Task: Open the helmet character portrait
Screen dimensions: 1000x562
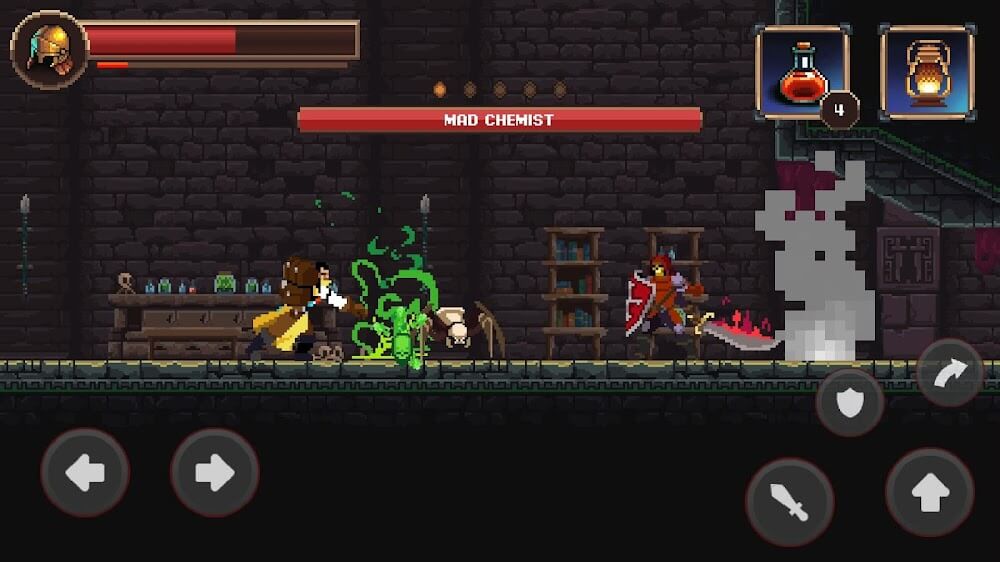Action: pyautogui.click(x=49, y=50)
